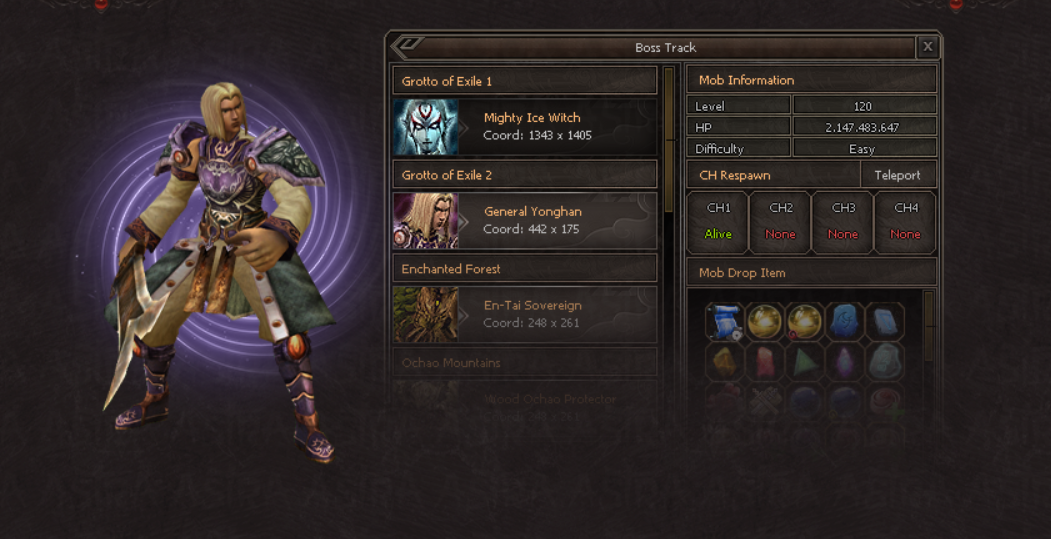Select the green triangle gem drop
Image resolution: width=1051 pixels, height=539 pixels.
click(x=805, y=360)
